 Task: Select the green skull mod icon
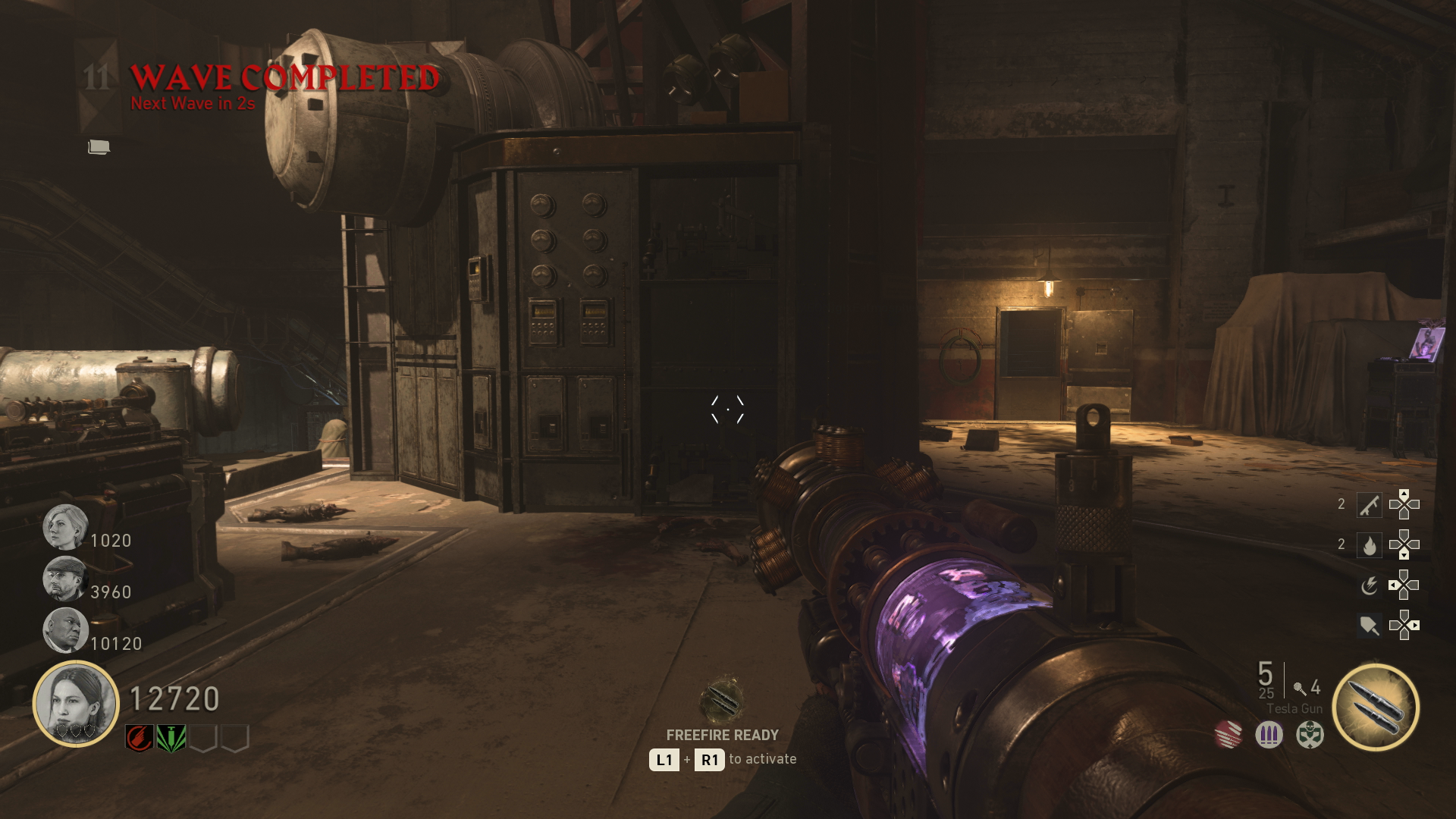click(1310, 734)
